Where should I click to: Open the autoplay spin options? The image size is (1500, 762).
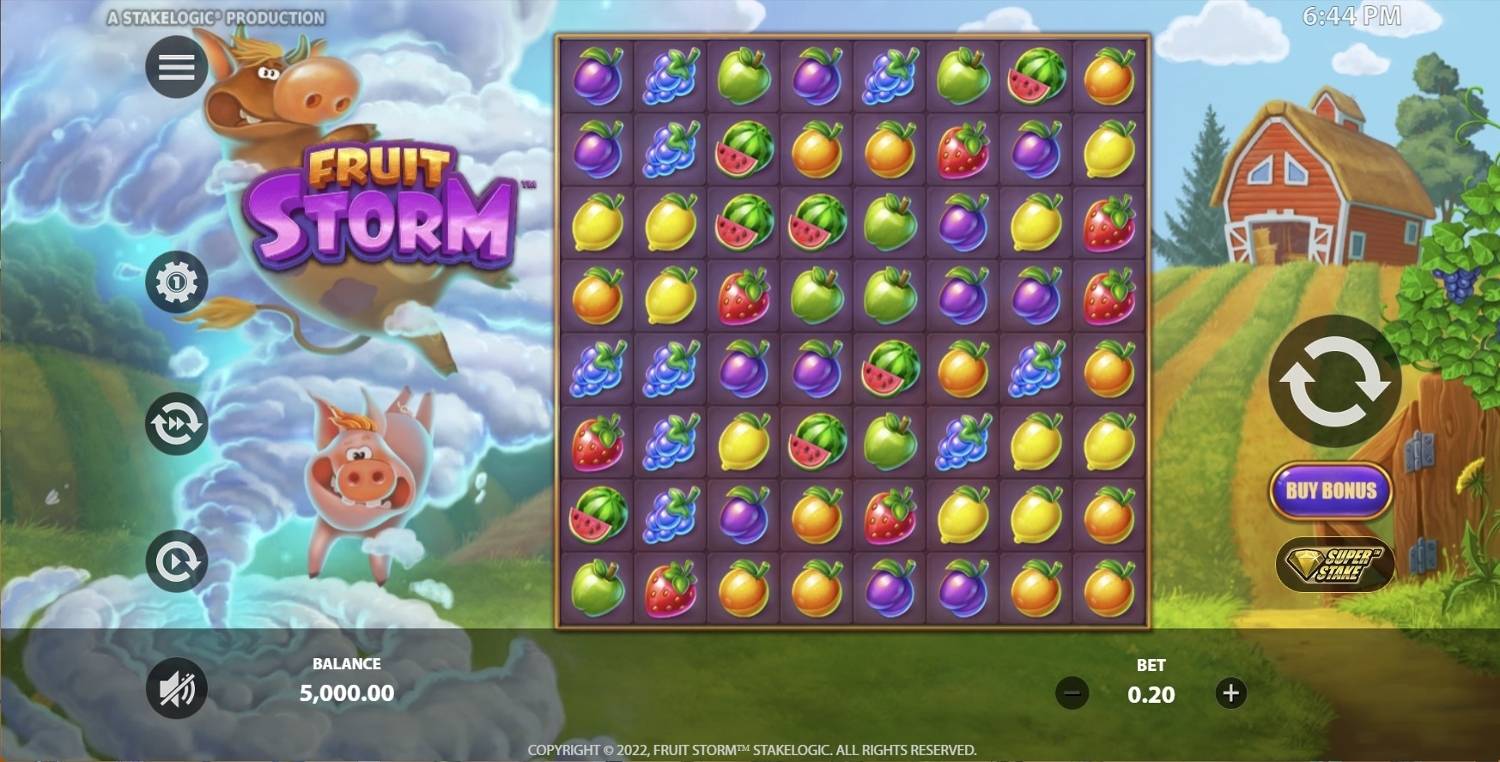tap(177, 560)
